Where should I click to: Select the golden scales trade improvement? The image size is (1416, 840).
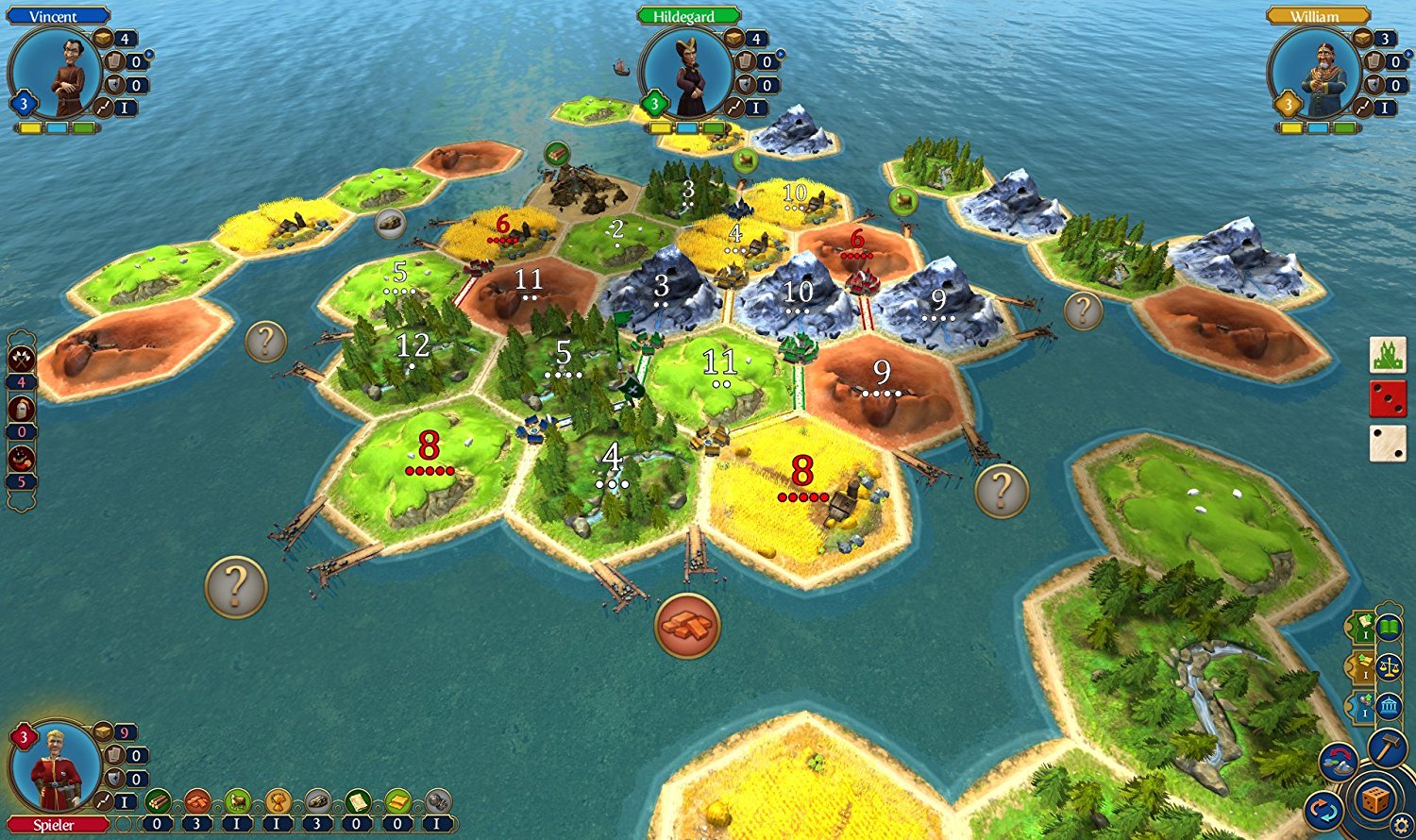(1389, 667)
